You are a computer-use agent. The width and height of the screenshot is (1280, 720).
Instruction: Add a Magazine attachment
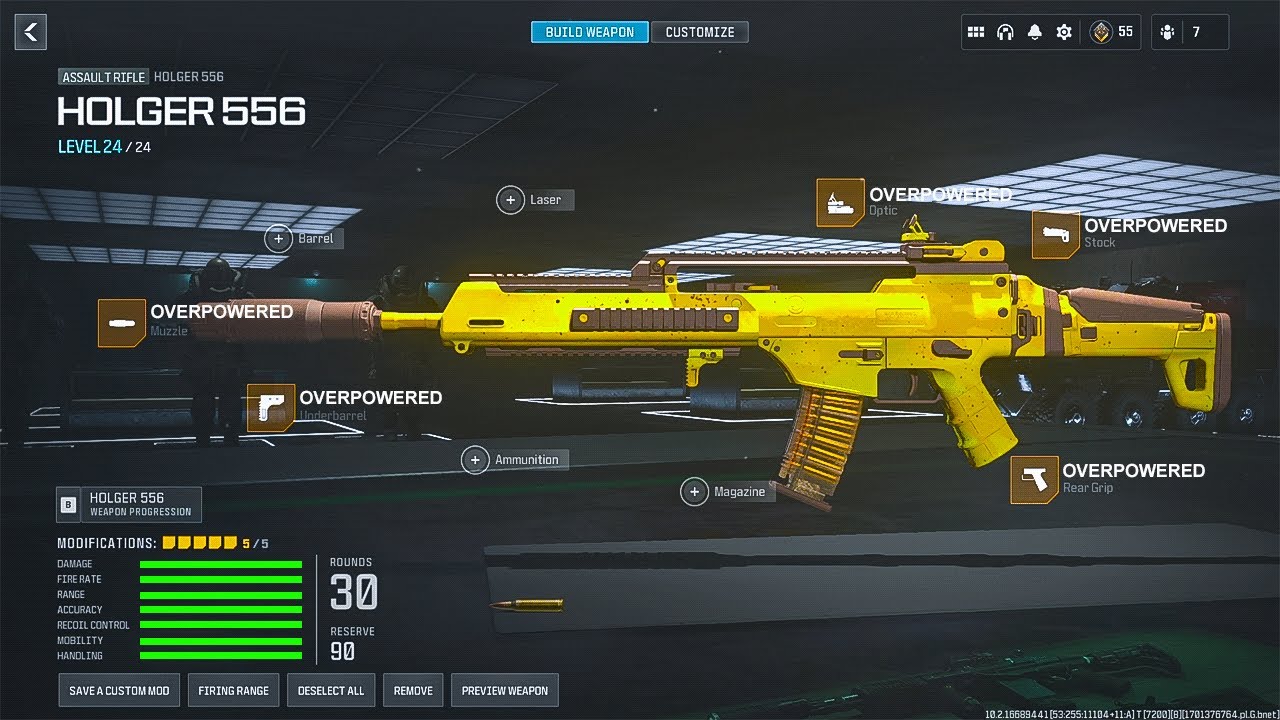694,492
